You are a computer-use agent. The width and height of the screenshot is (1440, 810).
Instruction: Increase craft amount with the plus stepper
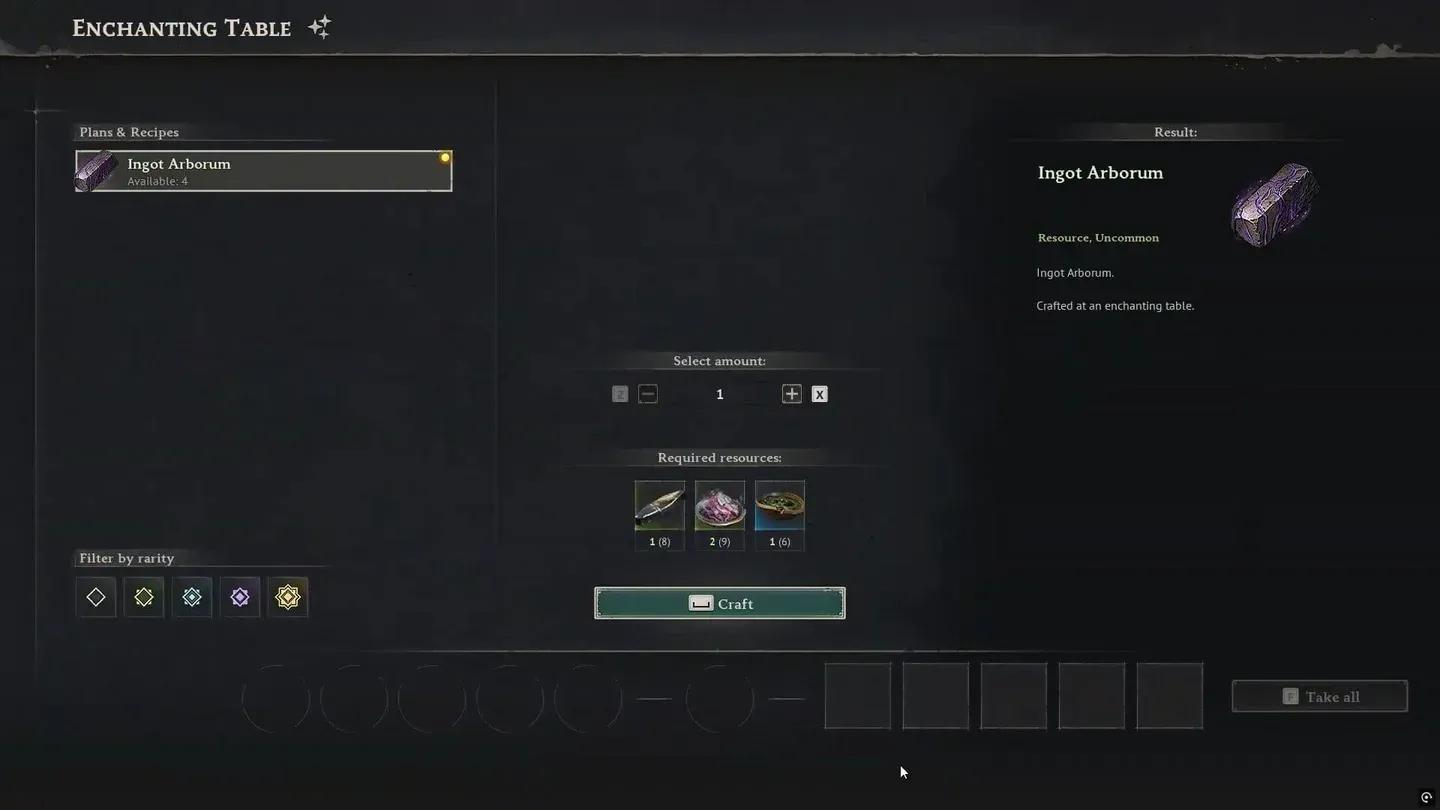[x=791, y=393]
